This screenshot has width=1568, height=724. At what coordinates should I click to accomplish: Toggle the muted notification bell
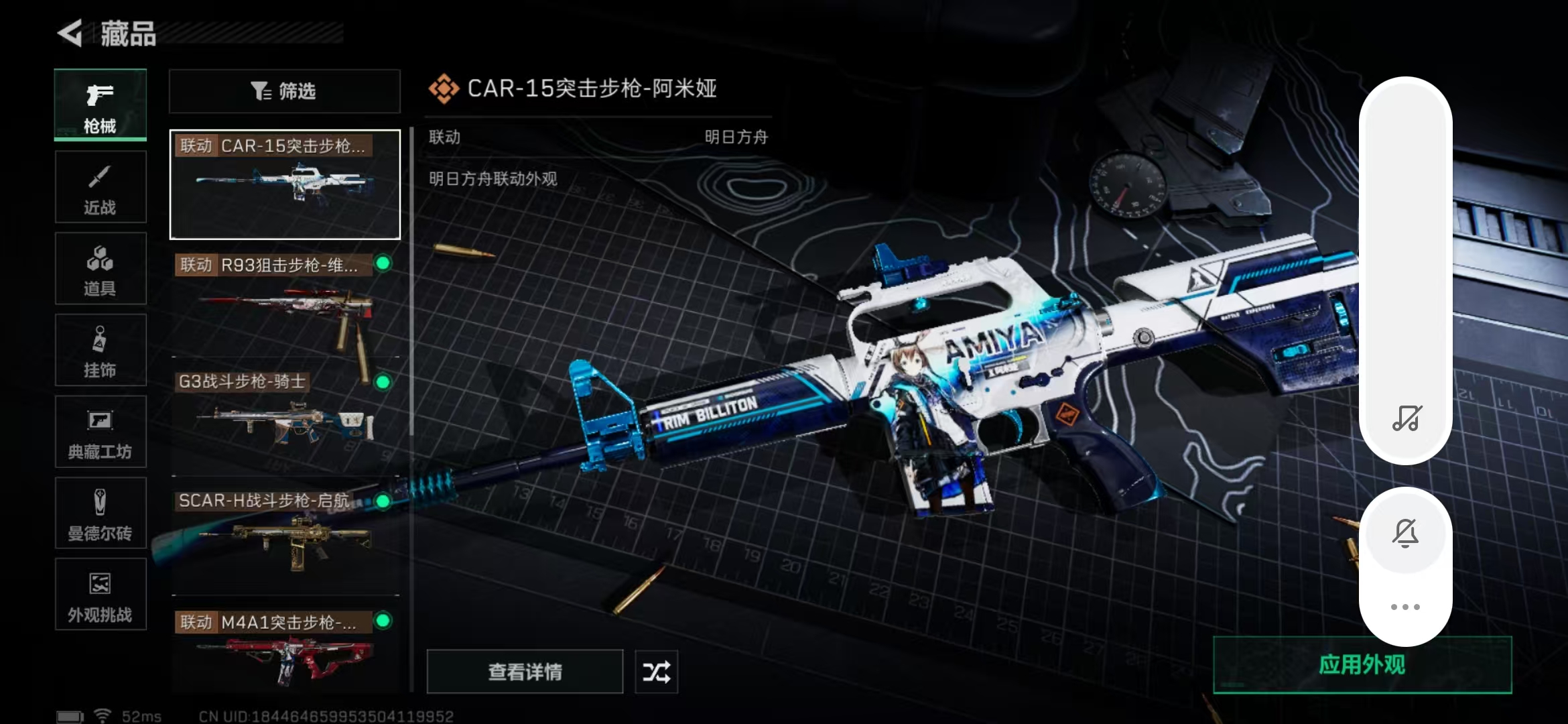1405,534
